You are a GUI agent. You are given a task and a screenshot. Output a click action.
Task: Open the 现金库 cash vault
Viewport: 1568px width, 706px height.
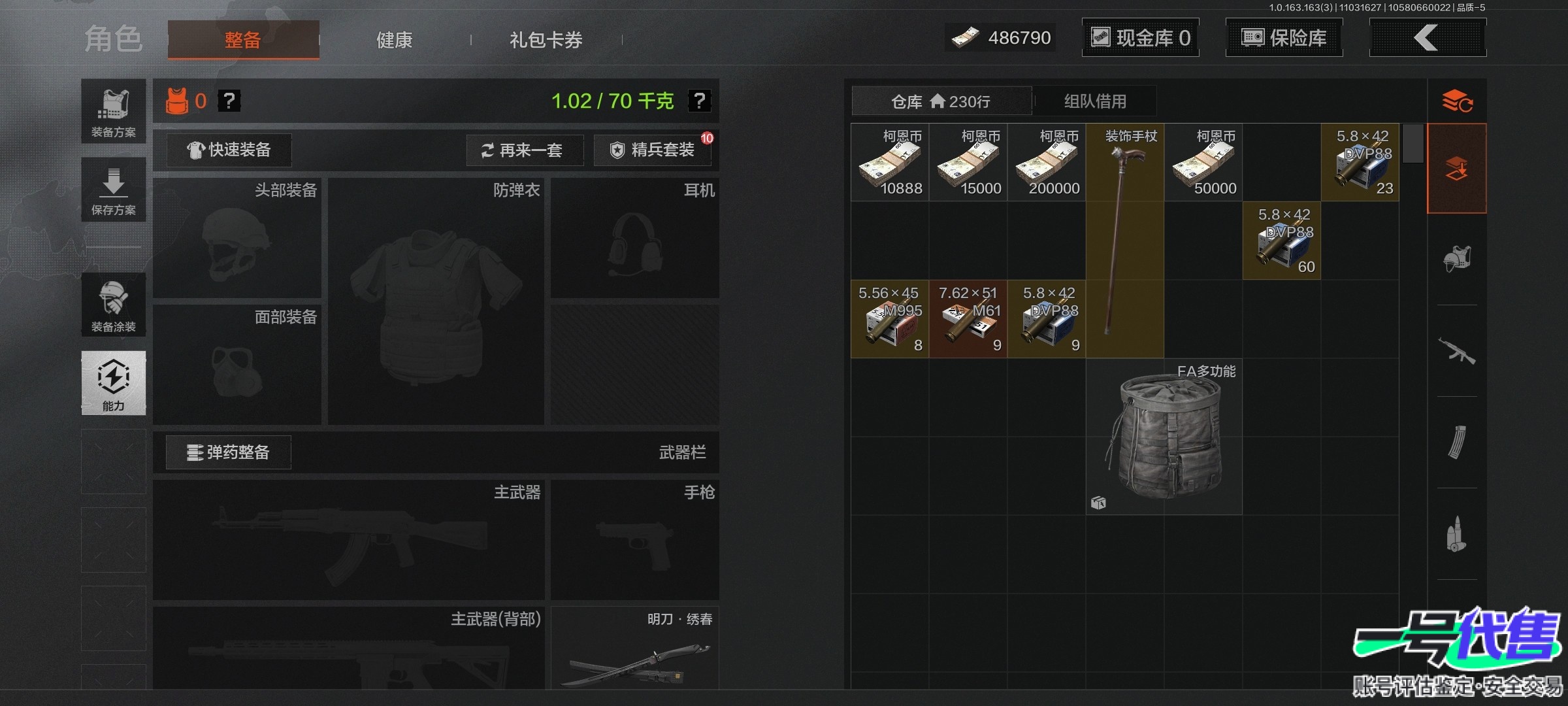(x=1140, y=38)
